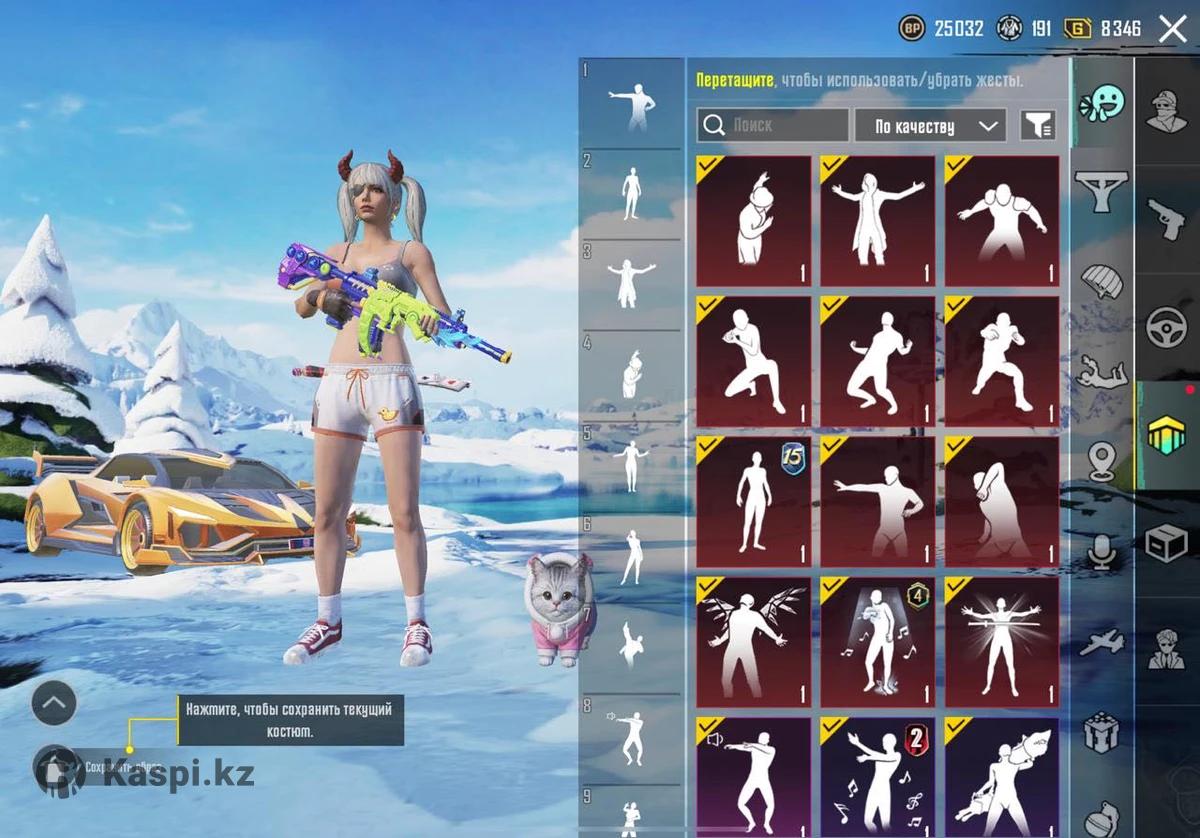
Task: Tap the gold G currency icon
Action: point(1078,28)
